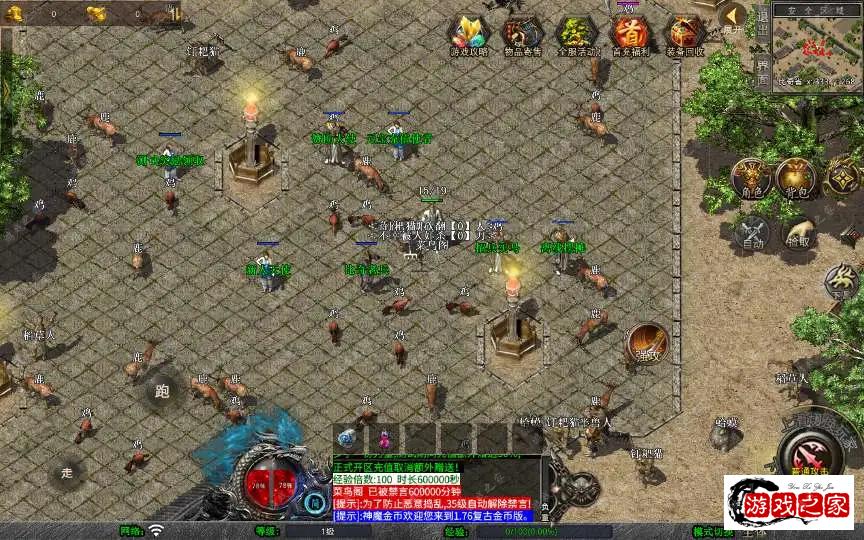The image size is (864, 540).
Task: Select the 跑 run movement button
Action: pos(163,390)
